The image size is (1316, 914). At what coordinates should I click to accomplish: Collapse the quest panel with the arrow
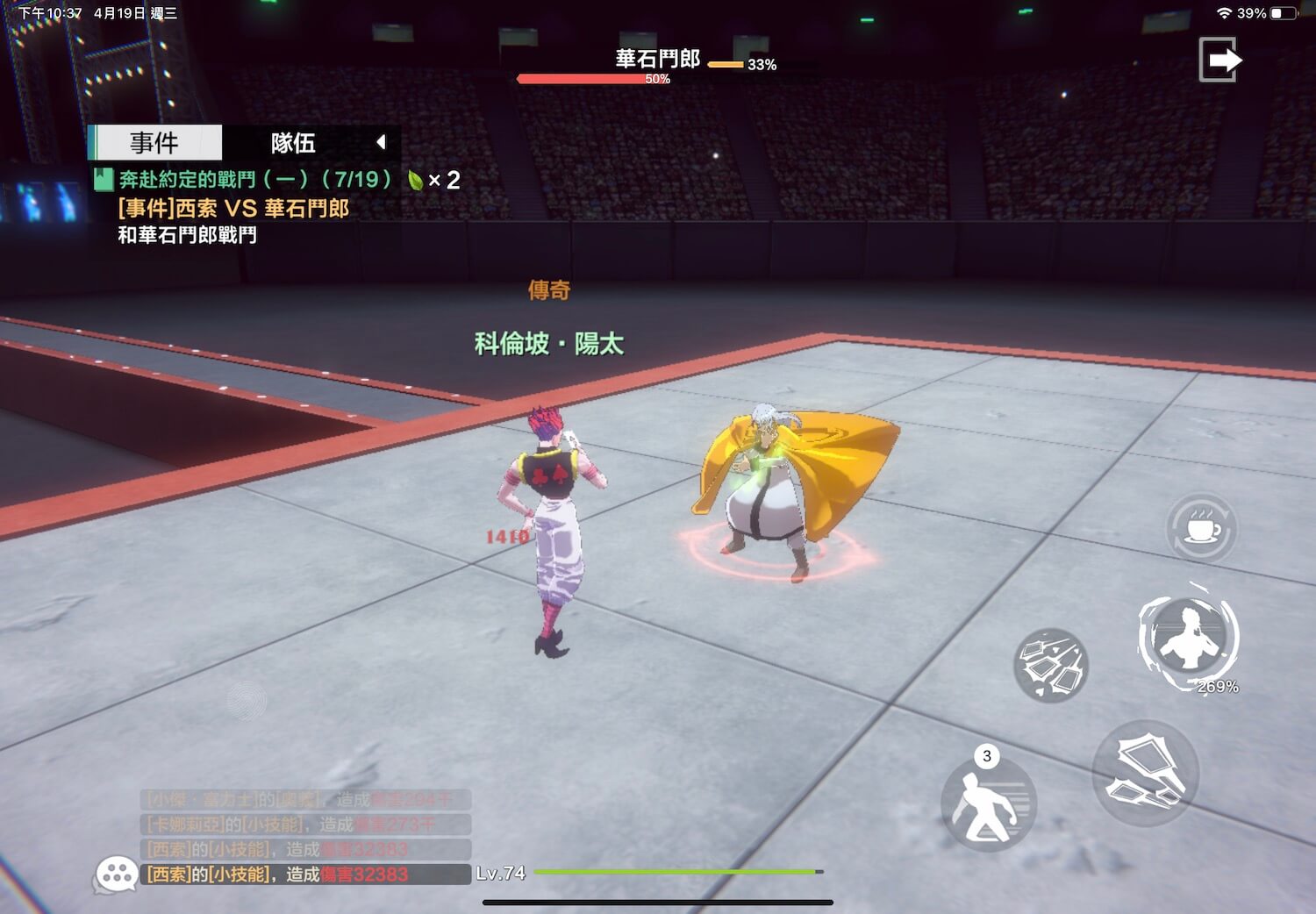click(x=381, y=142)
